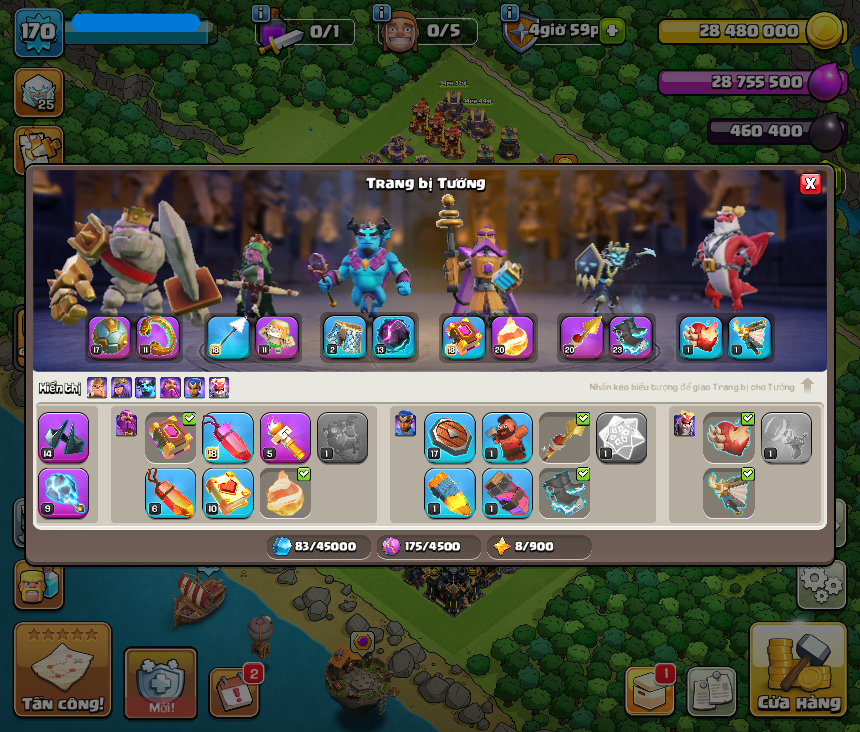Choose the red heart book equipment
860x732 pixels.
[x=228, y=492]
